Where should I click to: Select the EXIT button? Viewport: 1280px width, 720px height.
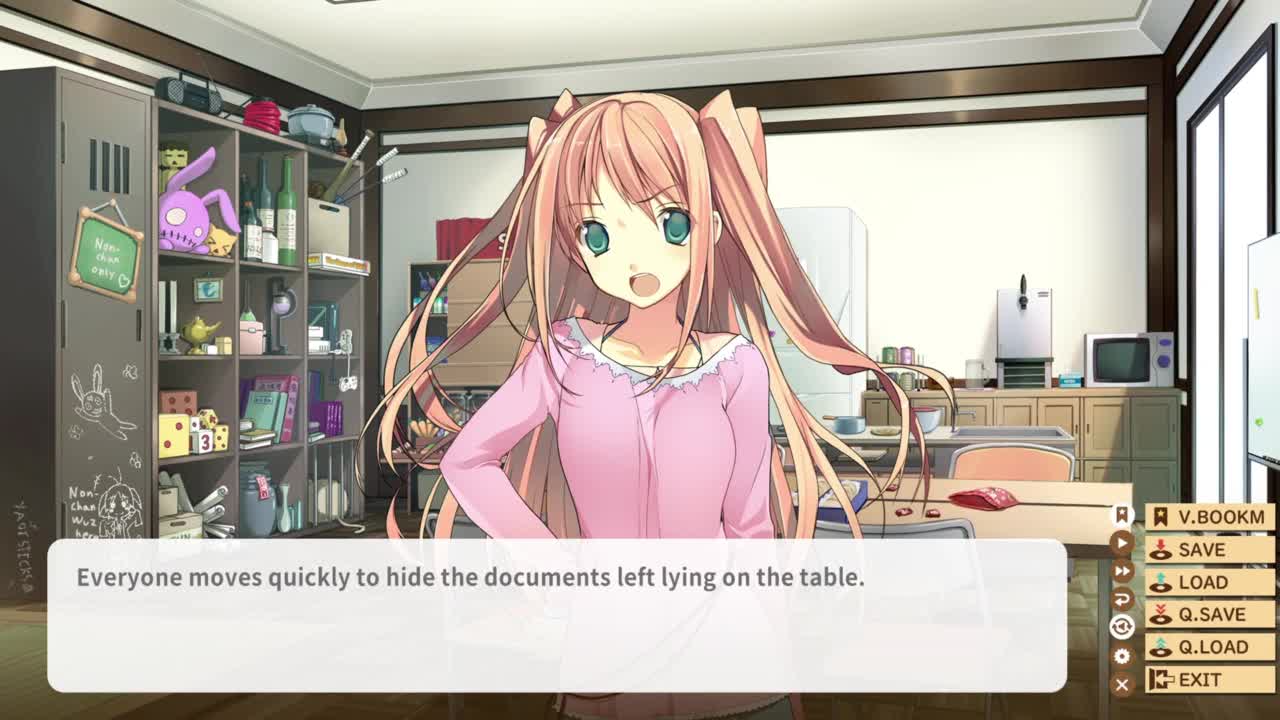(x=1209, y=680)
